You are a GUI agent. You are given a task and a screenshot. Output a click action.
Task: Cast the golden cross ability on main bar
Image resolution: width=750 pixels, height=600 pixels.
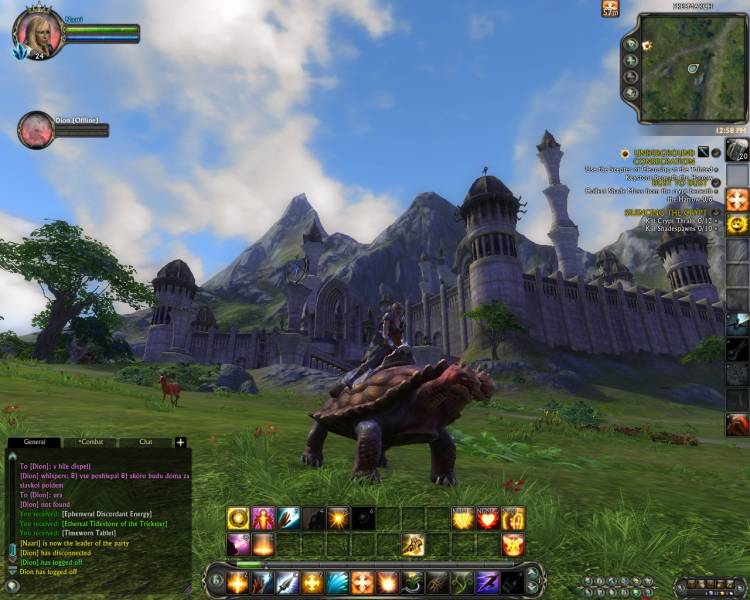(x=312, y=582)
